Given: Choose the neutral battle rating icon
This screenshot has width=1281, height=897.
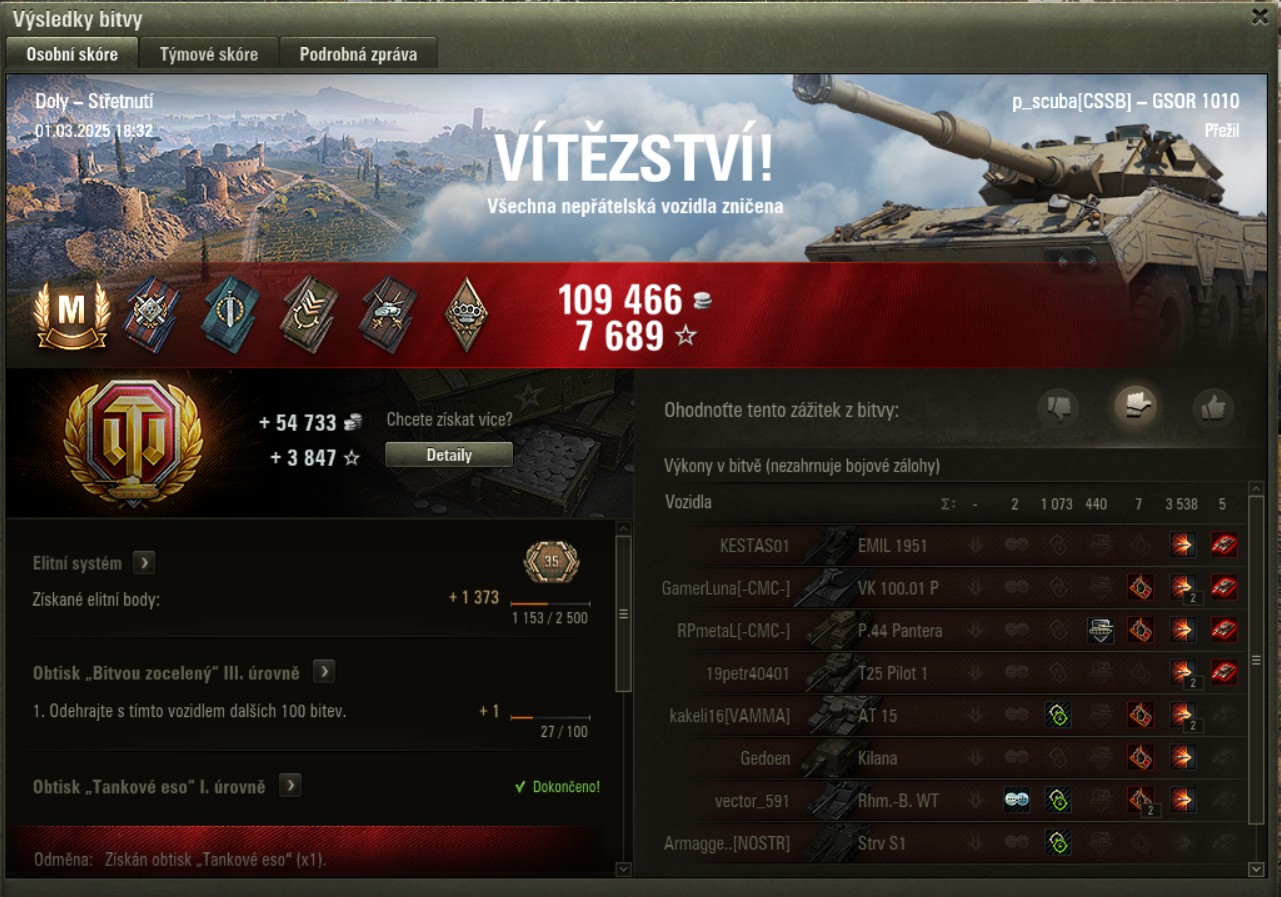Looking at the screenshot, I should tap(1137, 405).
